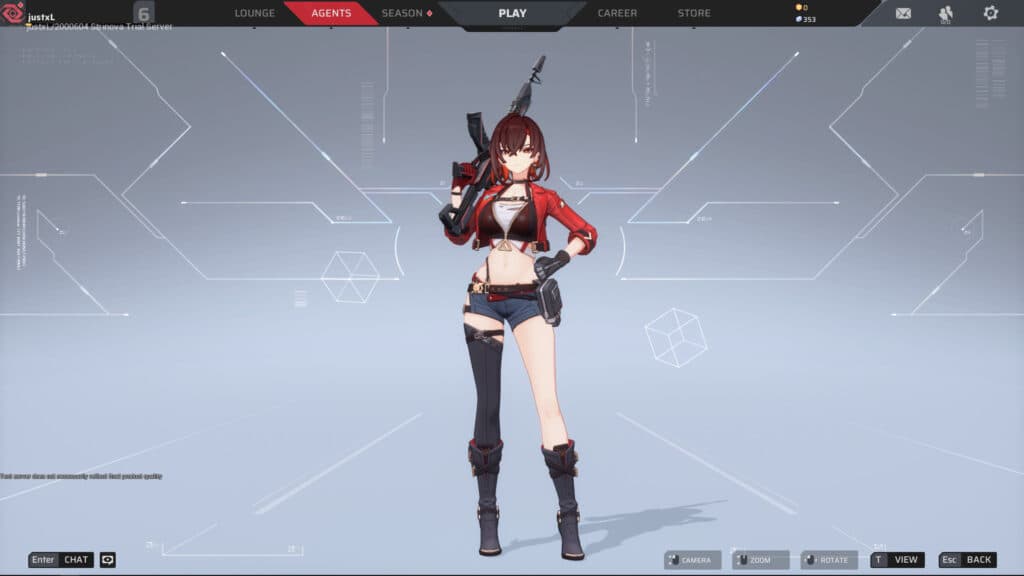Switch to the Season tab
Screen dimensions: 1024x576
tap(406, 13)
